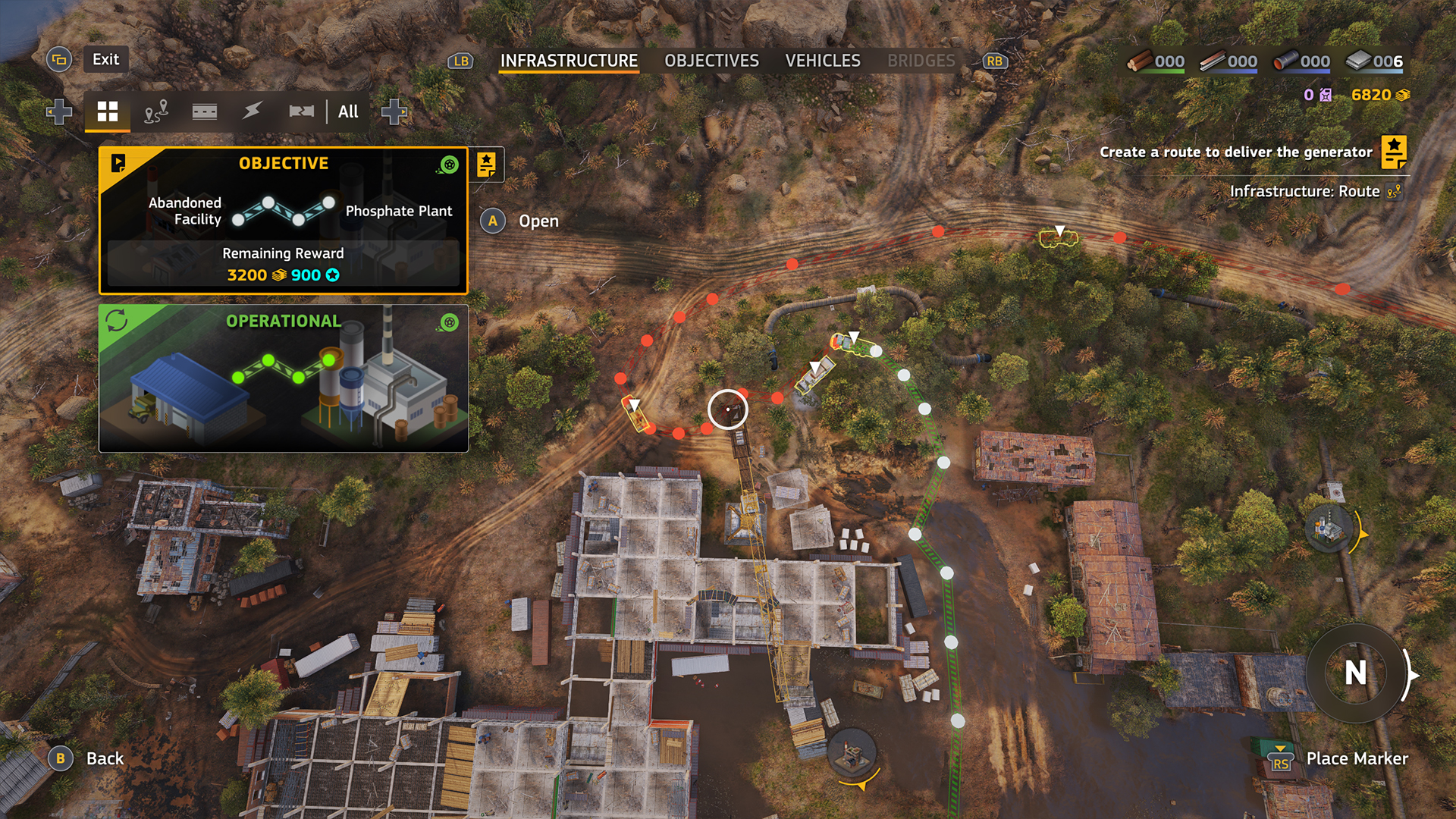Click Place Marker at the bottom right

[x=1358, y=758]
